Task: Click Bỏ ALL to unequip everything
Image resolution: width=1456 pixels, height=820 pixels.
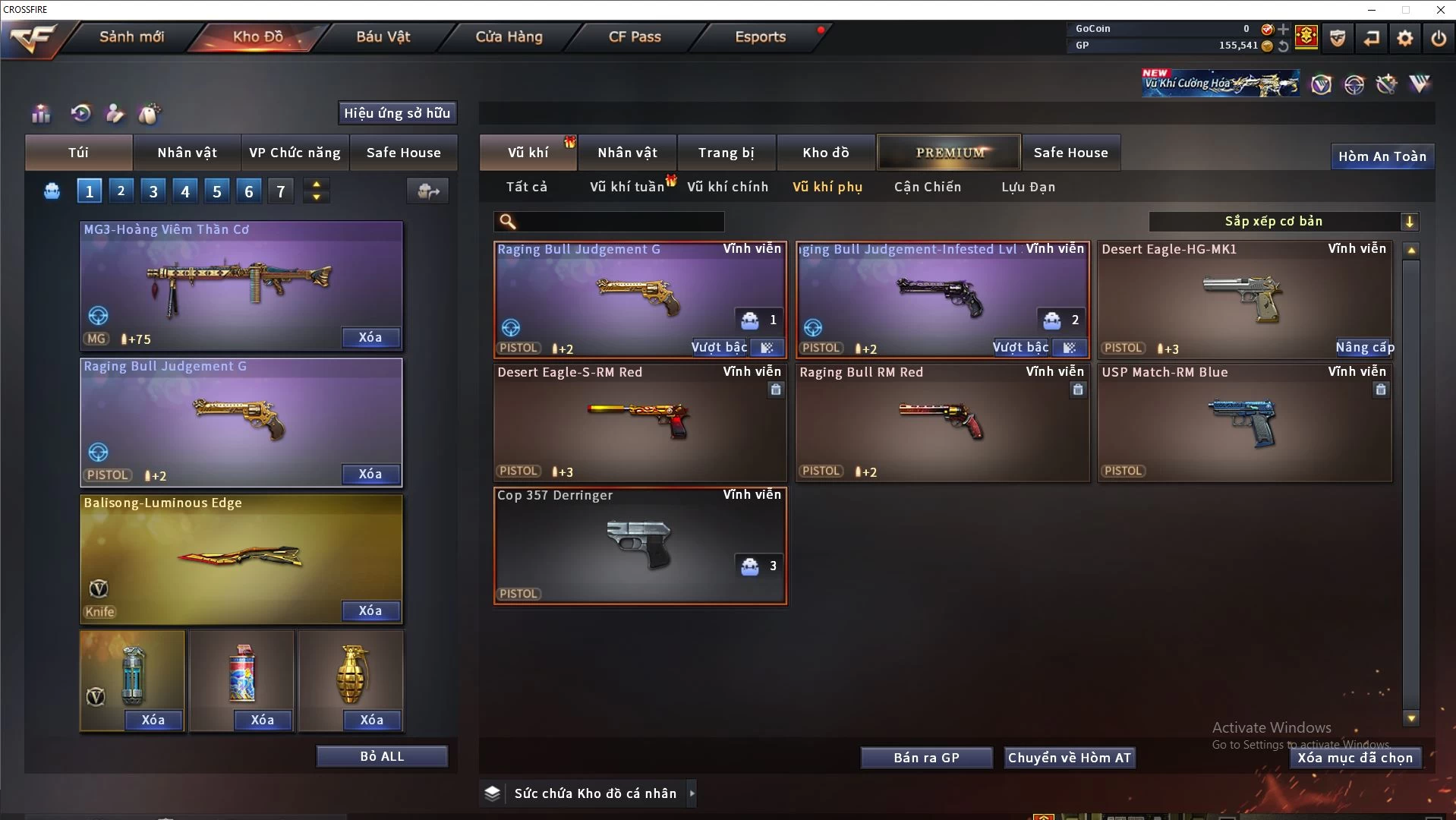Action: [x=382, y=756]
